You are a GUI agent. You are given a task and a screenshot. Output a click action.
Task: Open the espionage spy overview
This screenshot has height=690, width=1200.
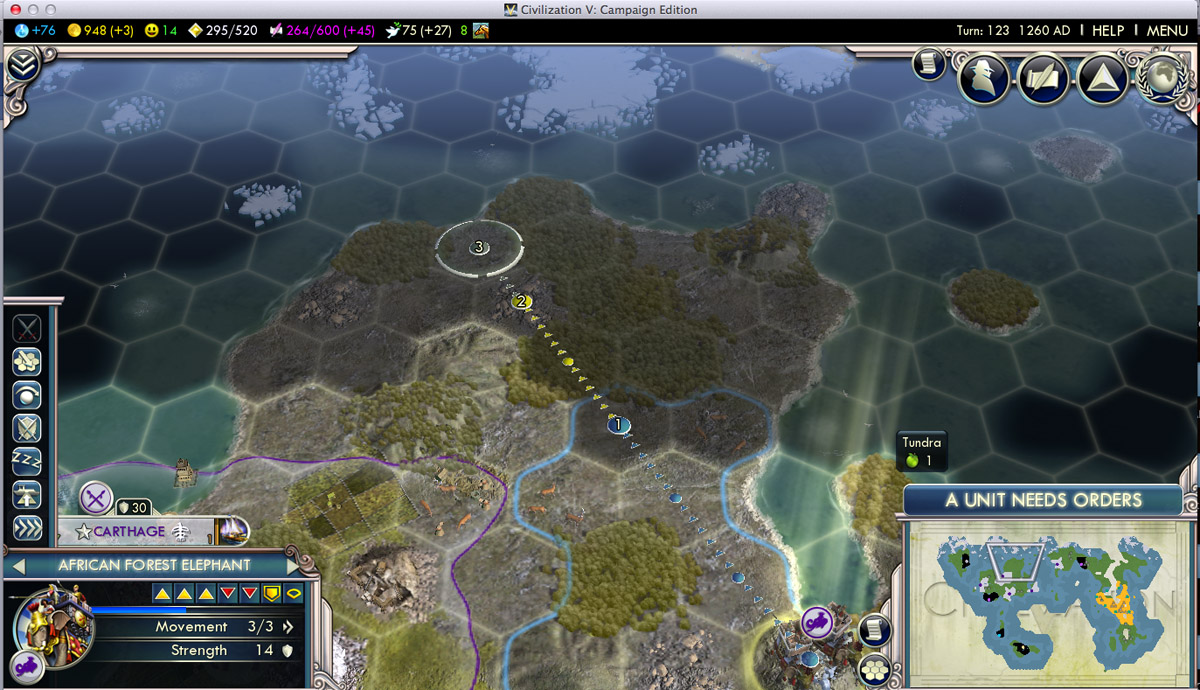coord(983,78)
